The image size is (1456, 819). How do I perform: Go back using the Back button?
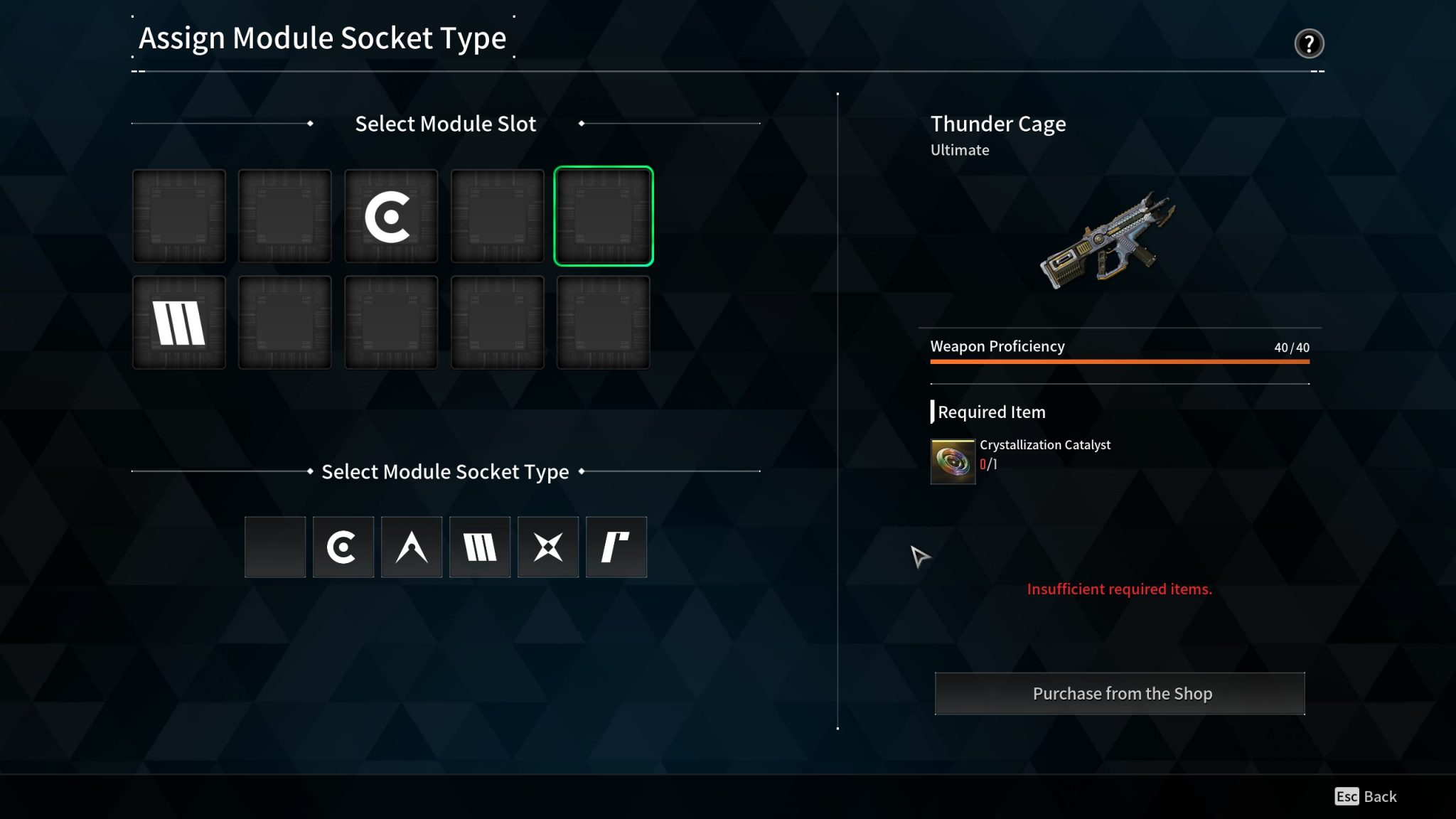[x=1366, y=796]
